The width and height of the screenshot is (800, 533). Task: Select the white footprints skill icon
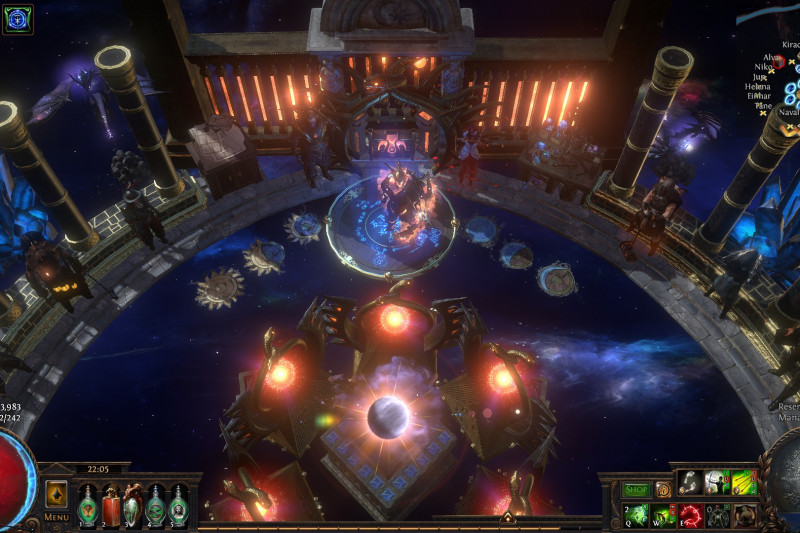tap(691, 483)
